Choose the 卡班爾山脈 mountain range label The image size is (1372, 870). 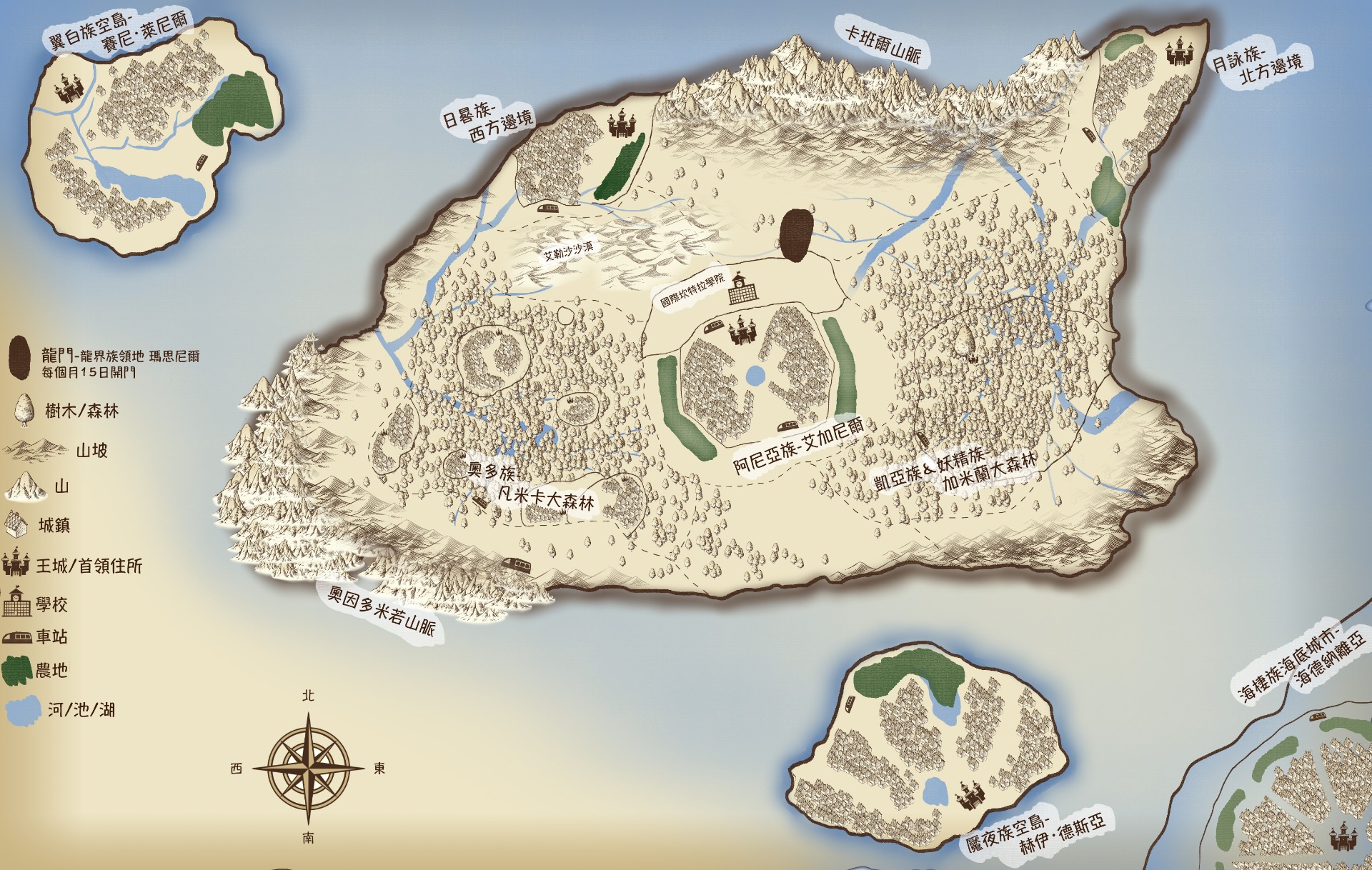coord(883,42)
